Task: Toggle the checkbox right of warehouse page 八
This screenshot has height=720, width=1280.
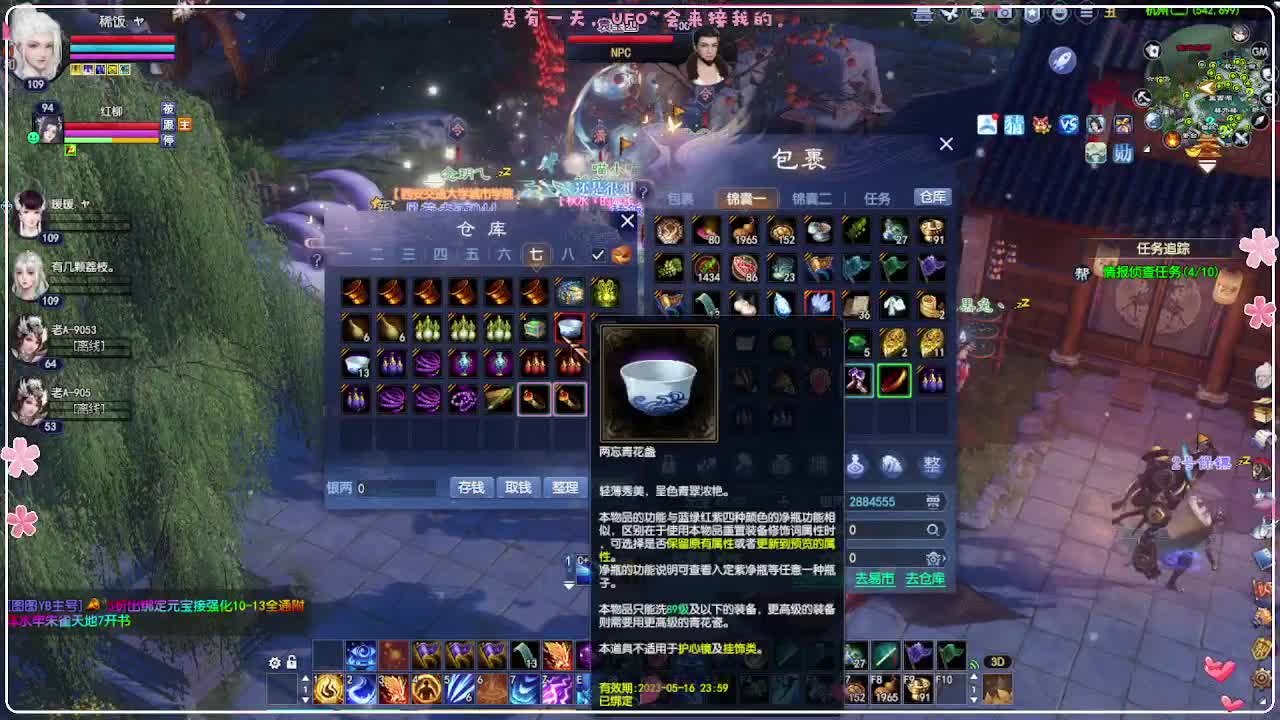Action: click(599, 254)
